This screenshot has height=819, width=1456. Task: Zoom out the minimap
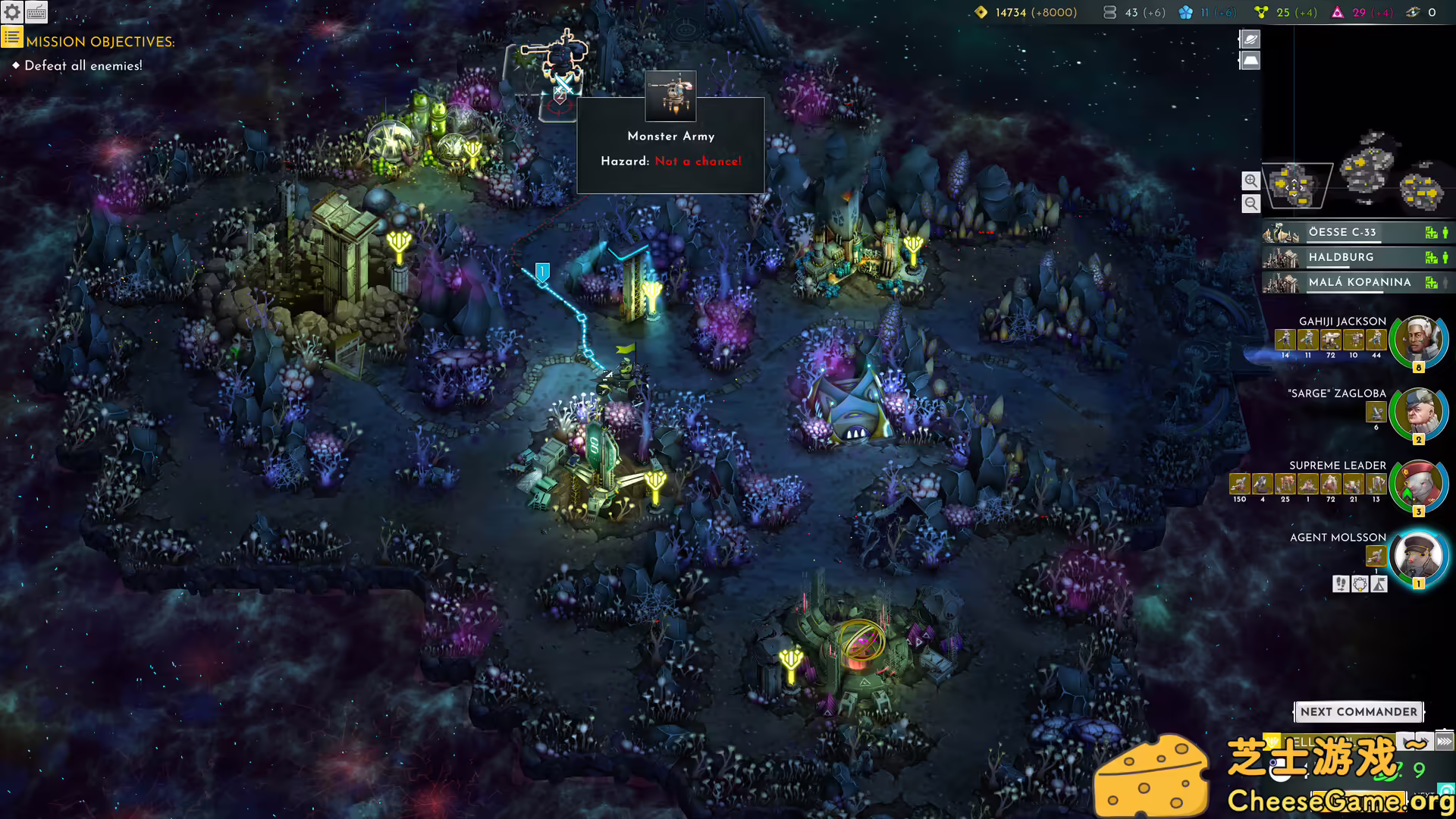(x=1250, y=203)
